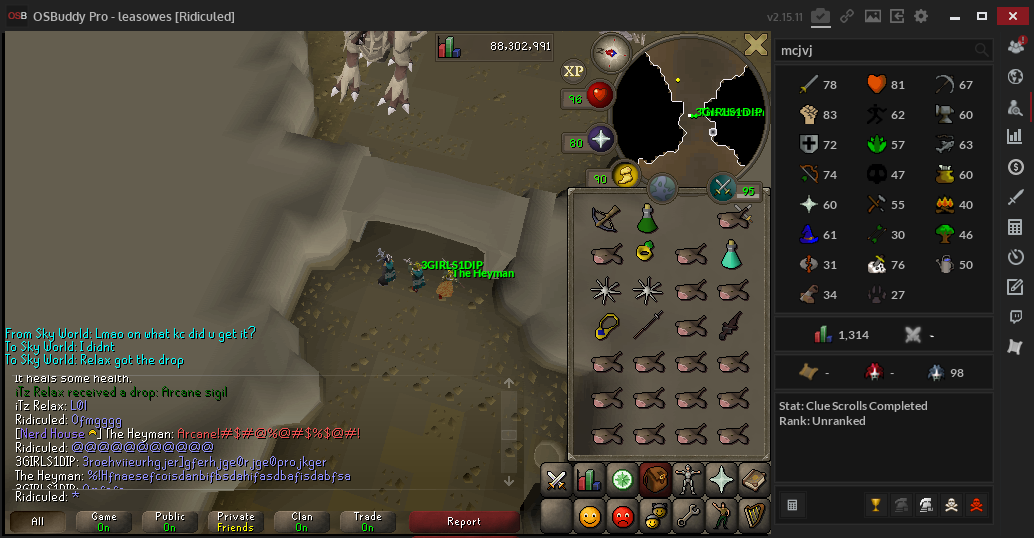The height and width of the screenshot is (538, 1034).
Task: Toggle the XP drops orb
Action: (573, 71)
